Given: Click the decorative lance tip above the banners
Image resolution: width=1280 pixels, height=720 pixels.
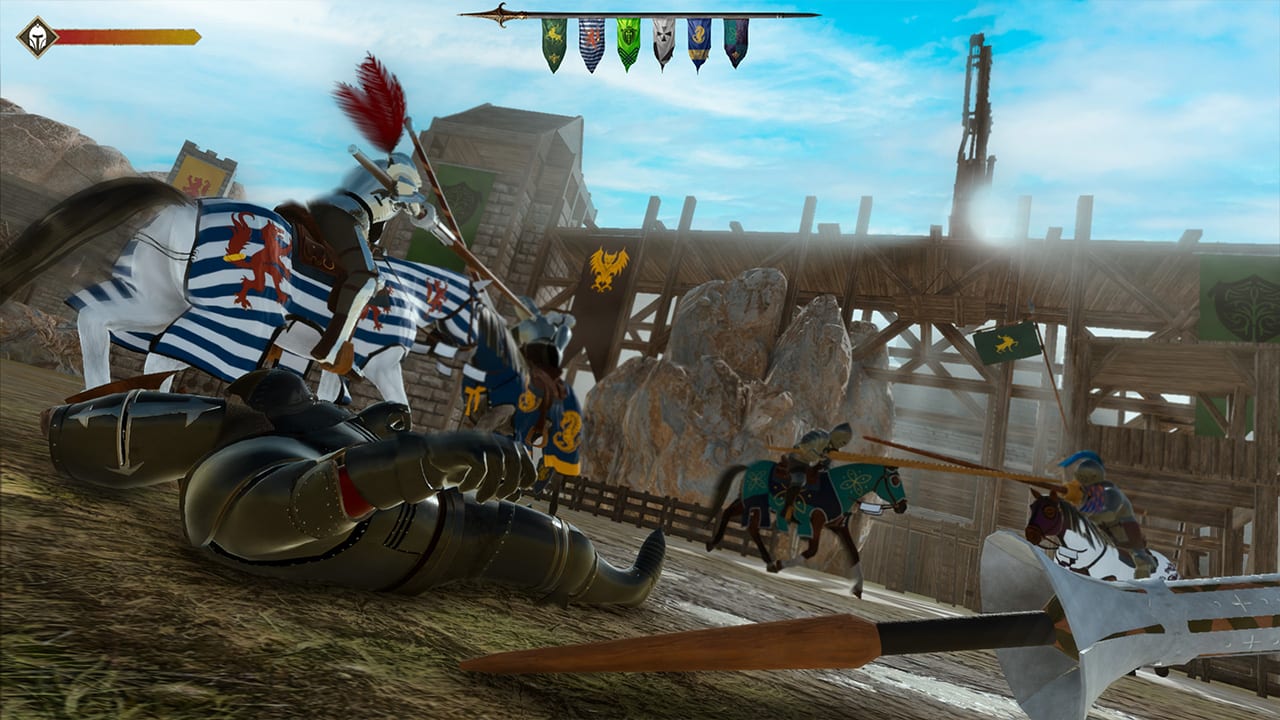Looking at the screenshot, I should pos(500,14).
